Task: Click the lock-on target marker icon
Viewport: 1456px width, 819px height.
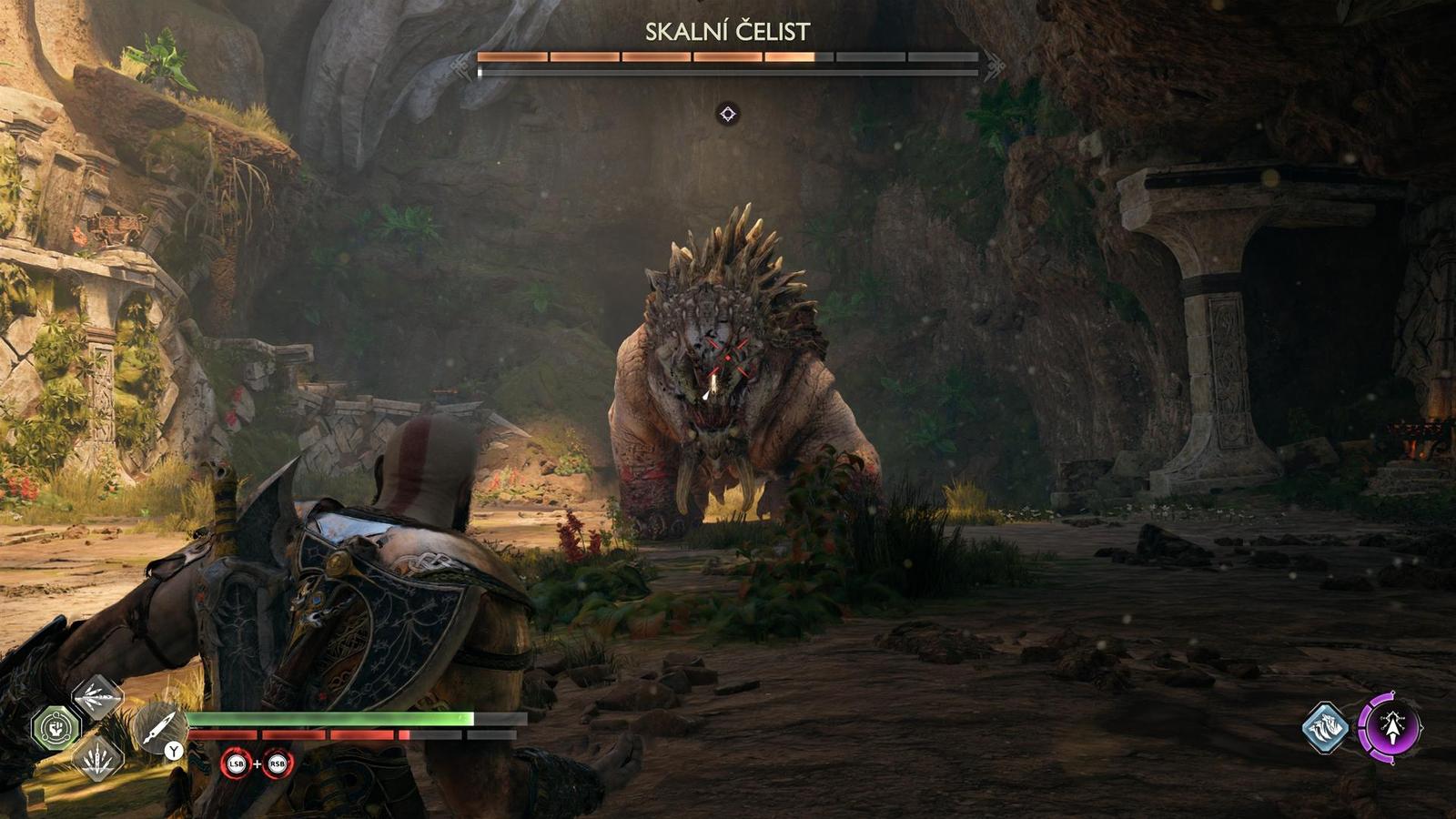Action: [x=728, y=114]
